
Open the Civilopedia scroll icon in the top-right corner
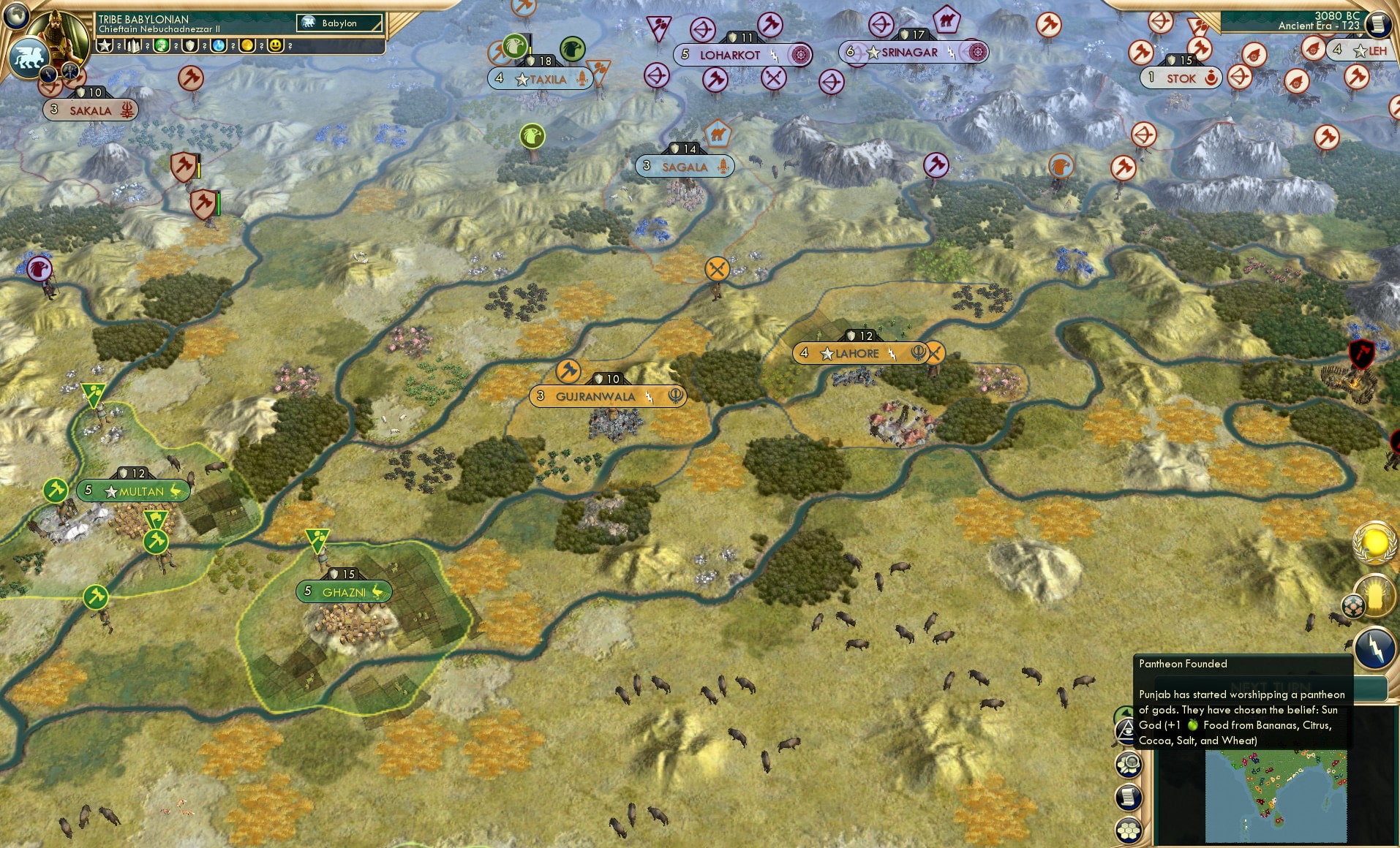tap(1380, 23)
